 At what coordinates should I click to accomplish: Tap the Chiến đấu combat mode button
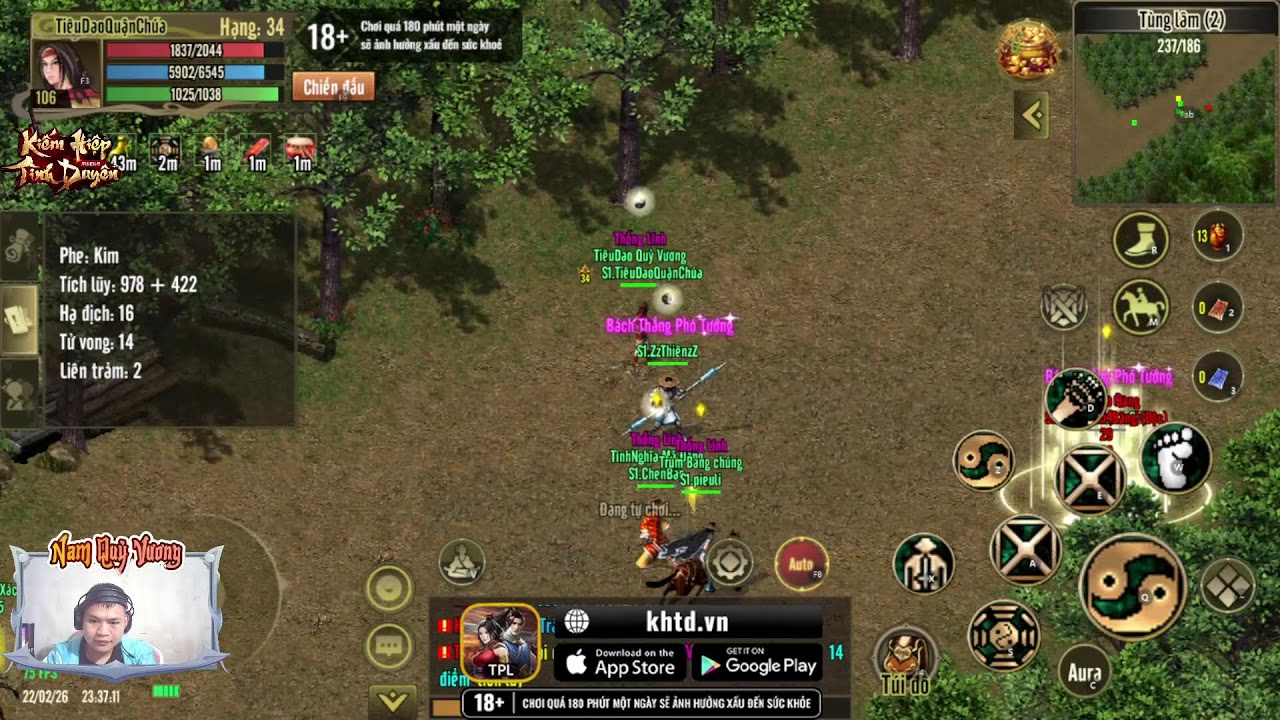333,87
